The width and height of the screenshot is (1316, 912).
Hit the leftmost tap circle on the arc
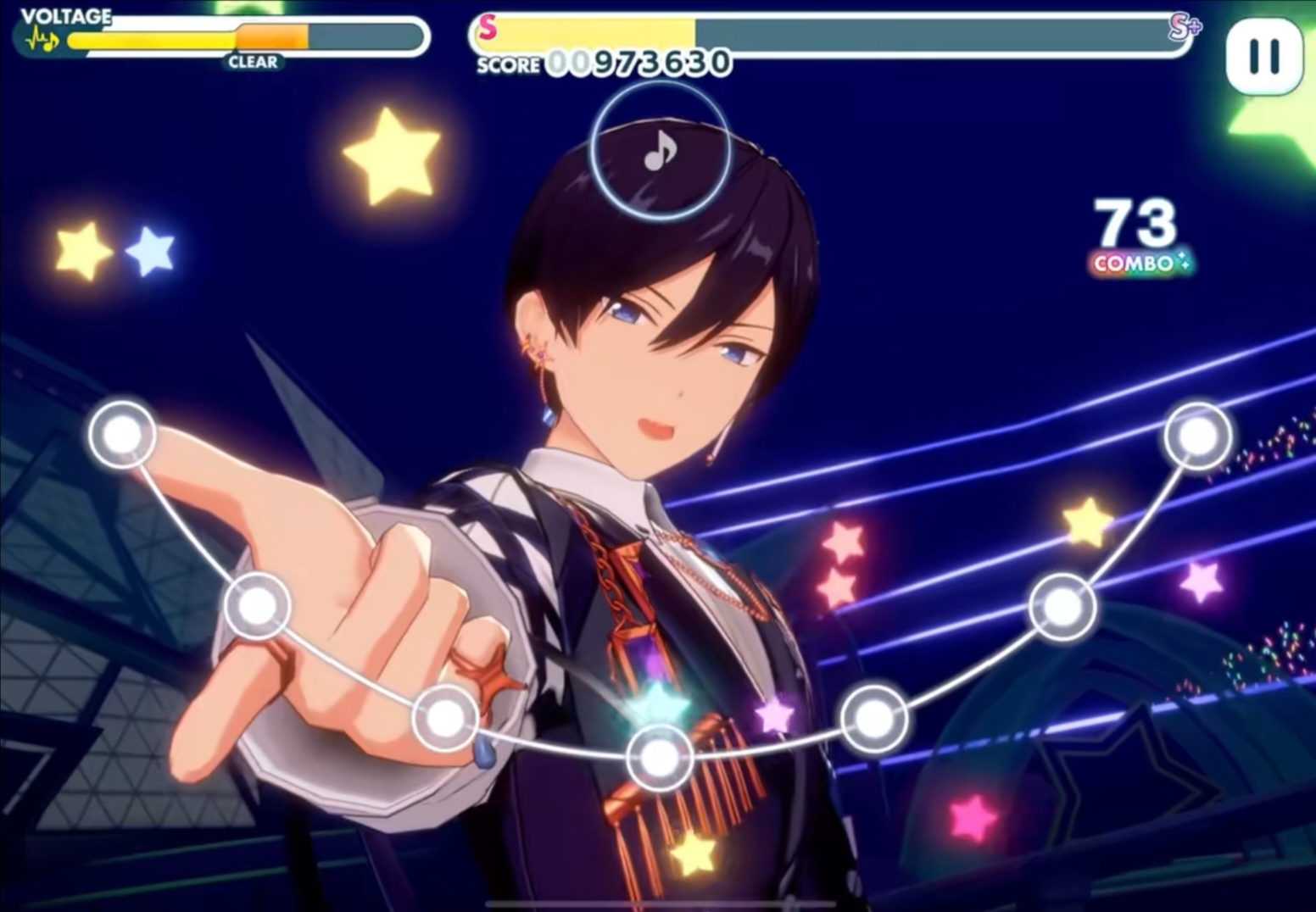(122, 434)
